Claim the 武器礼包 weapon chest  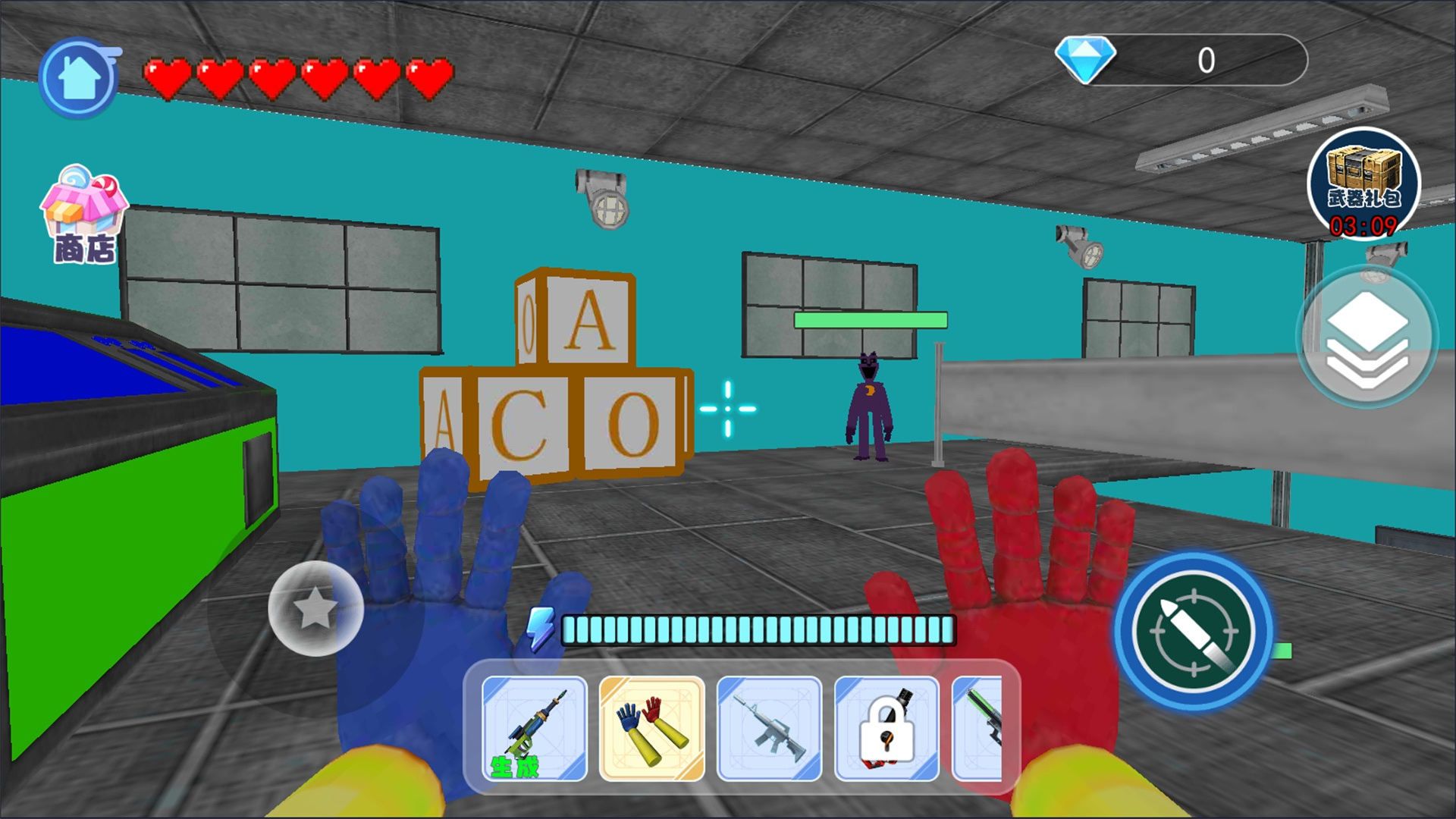coord(1363,183)
